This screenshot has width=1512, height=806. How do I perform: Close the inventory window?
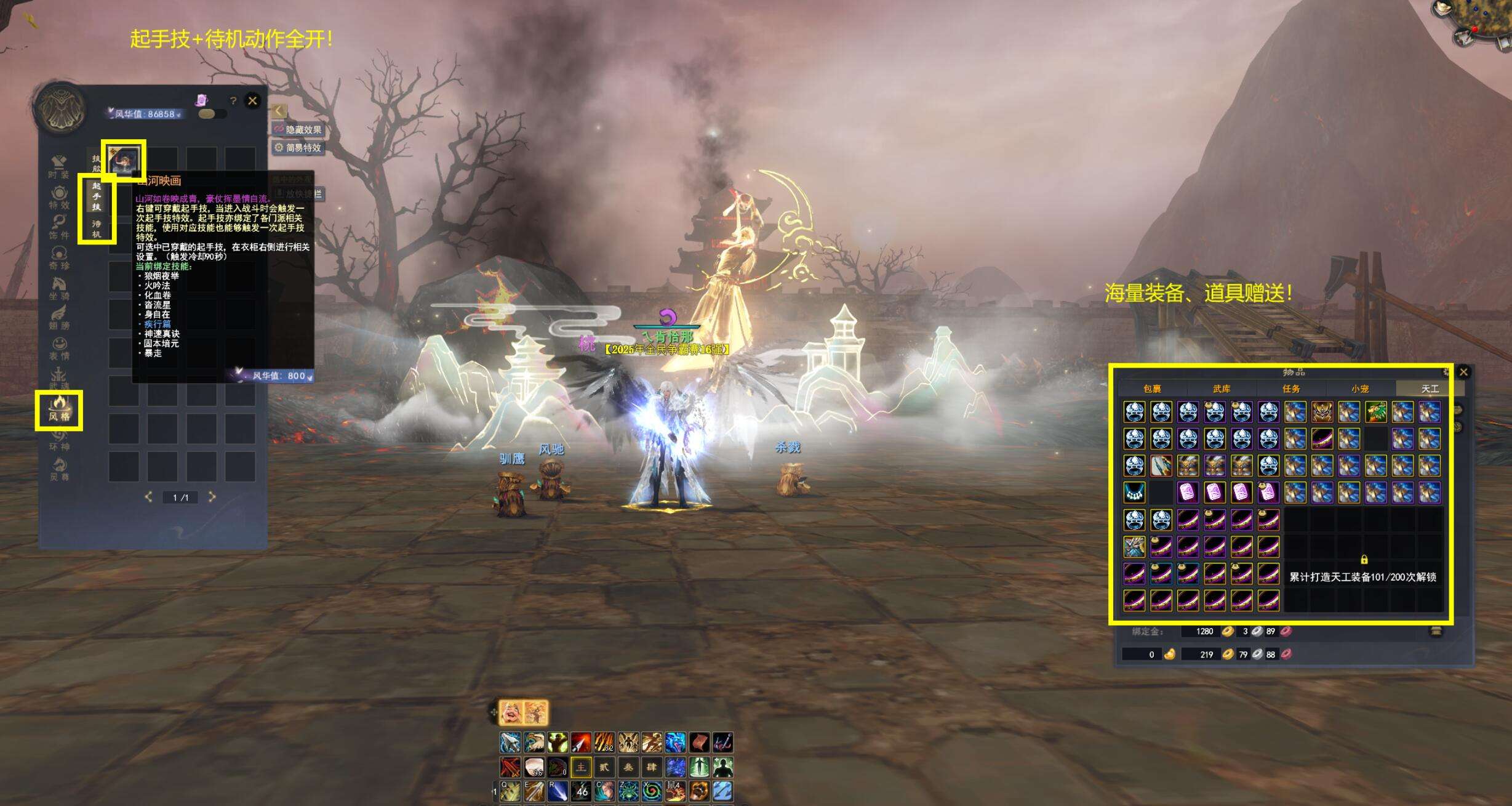pyautogui.click(x=1463, y=372)
